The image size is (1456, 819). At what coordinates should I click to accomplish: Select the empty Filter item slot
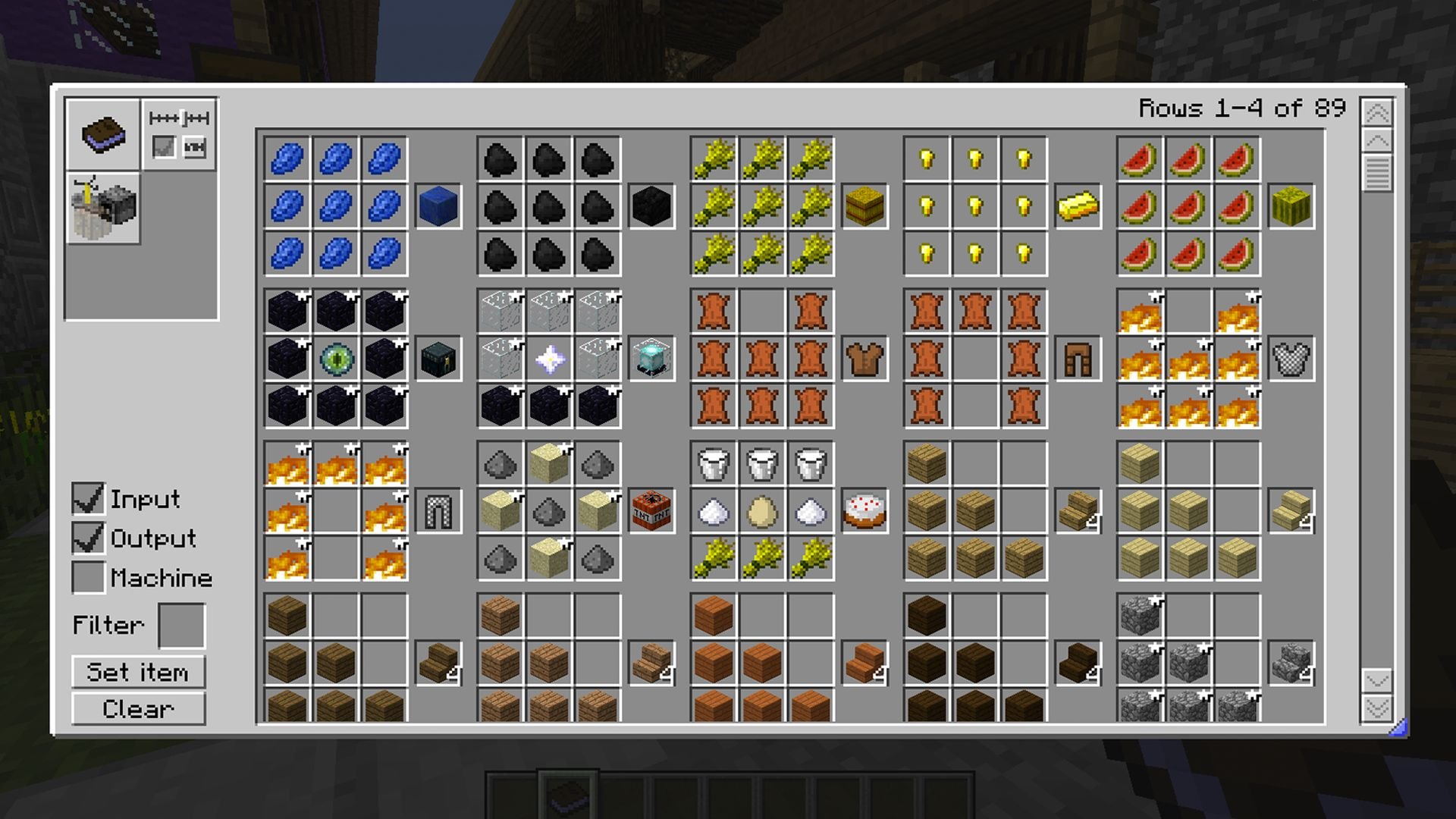coord(181,626)
